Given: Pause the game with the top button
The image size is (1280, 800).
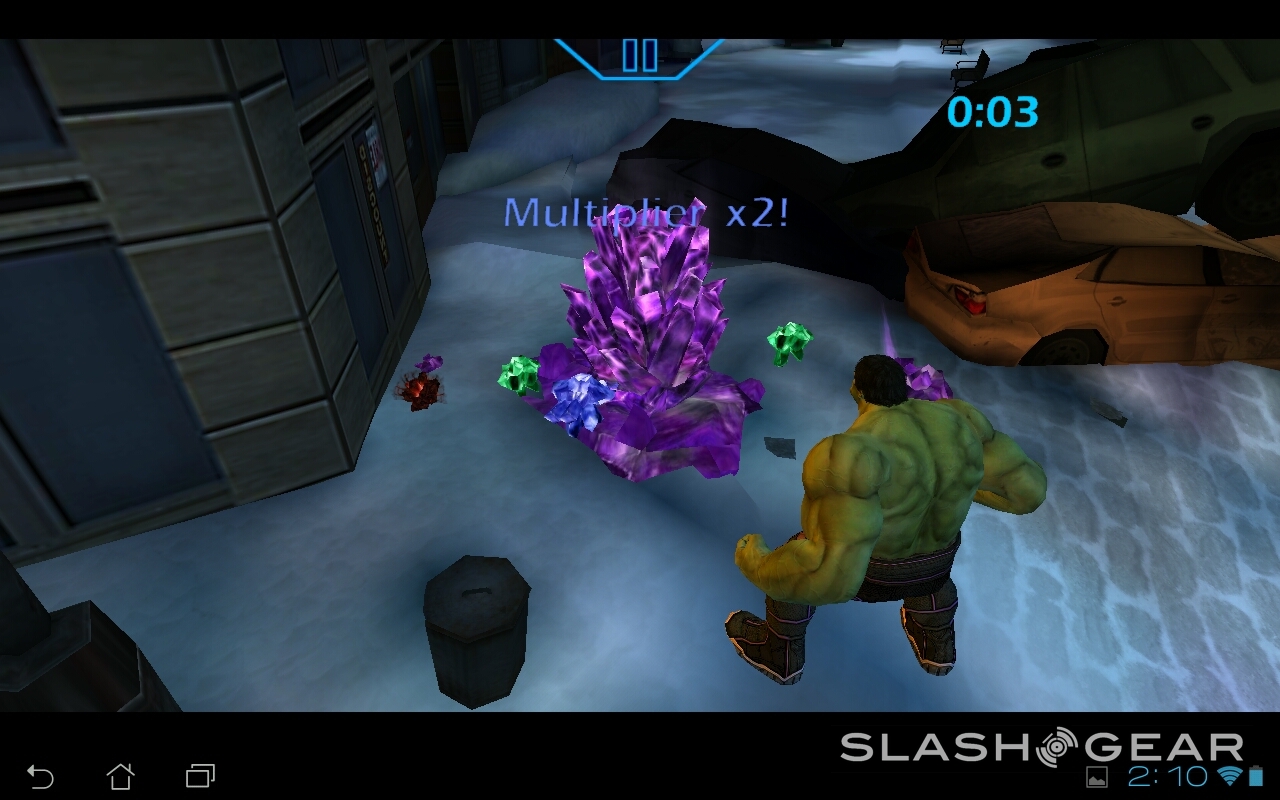Looking at the screenshot, I should [x=639, y=55].
